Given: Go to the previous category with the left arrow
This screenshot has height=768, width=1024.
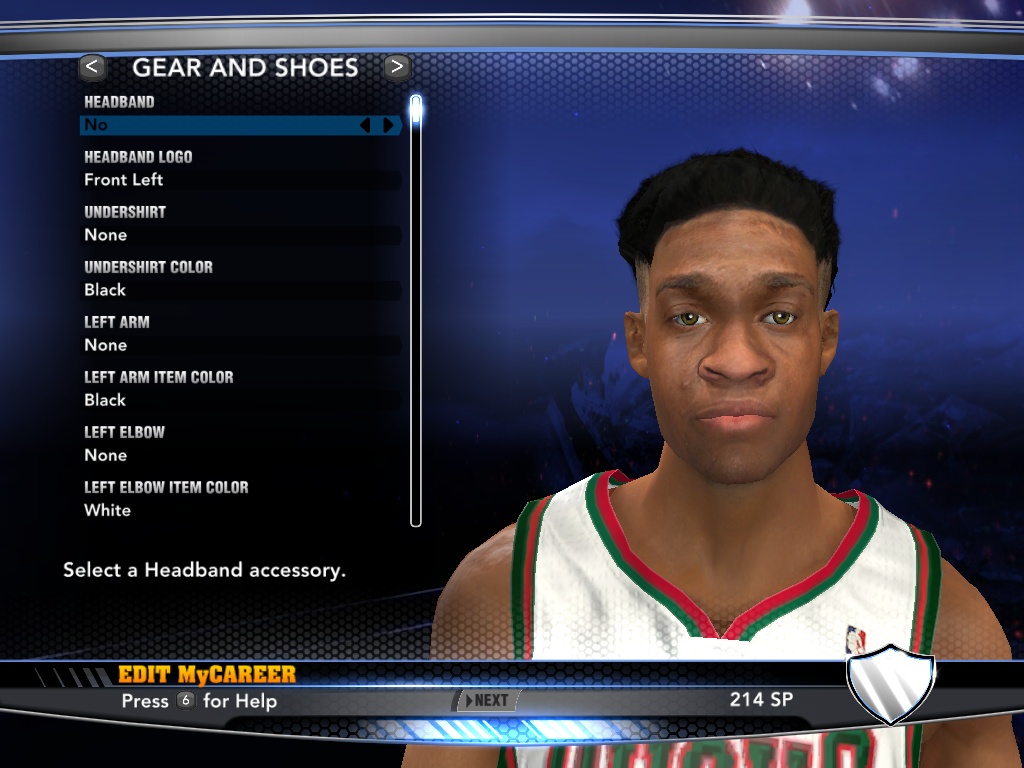Looking at the screenshot, I should click(x=92, y=67).
